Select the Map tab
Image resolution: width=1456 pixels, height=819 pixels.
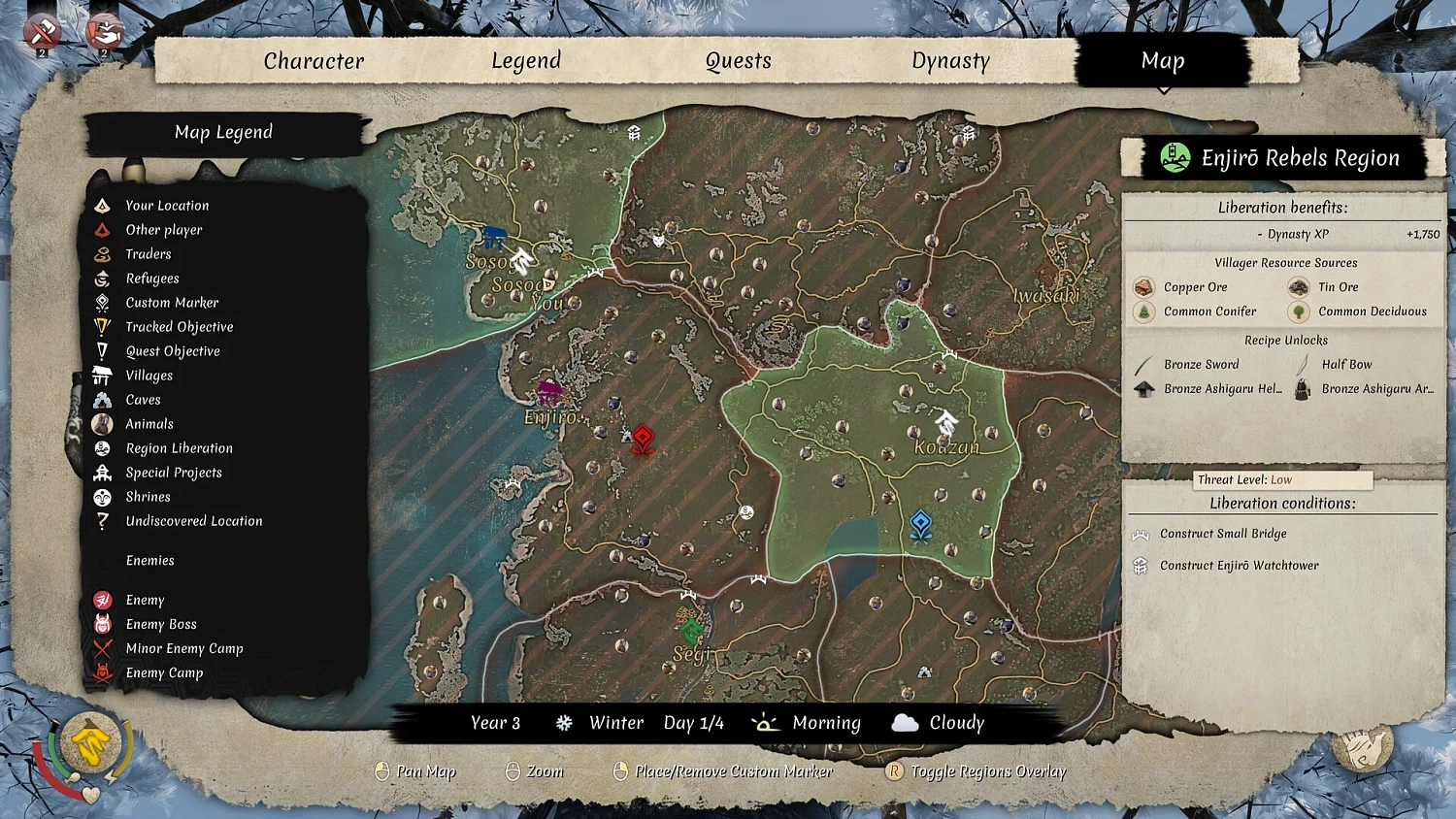[1162, 61]
